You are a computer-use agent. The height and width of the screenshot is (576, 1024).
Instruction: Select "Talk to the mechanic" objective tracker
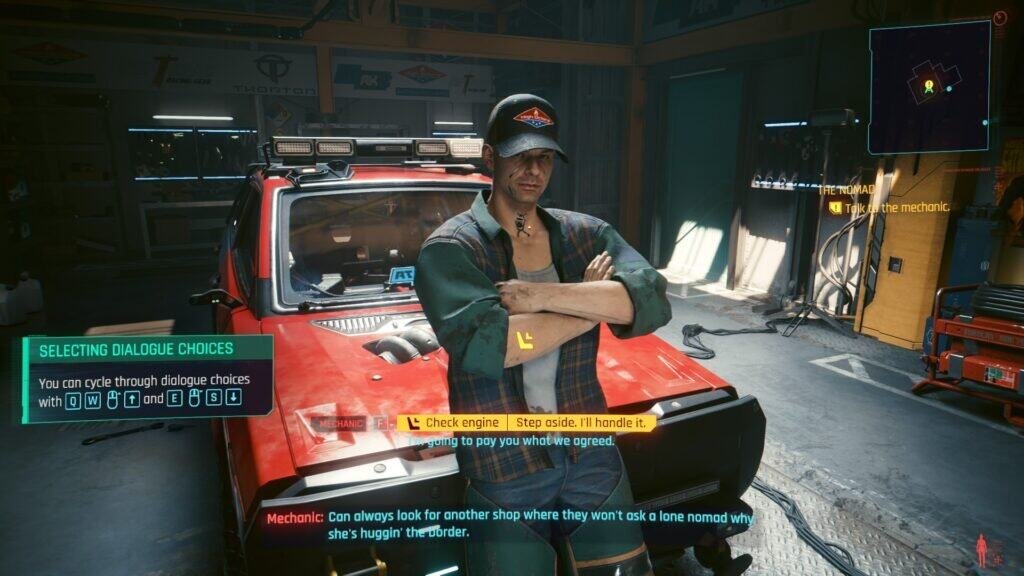click(x=895, y=208)
